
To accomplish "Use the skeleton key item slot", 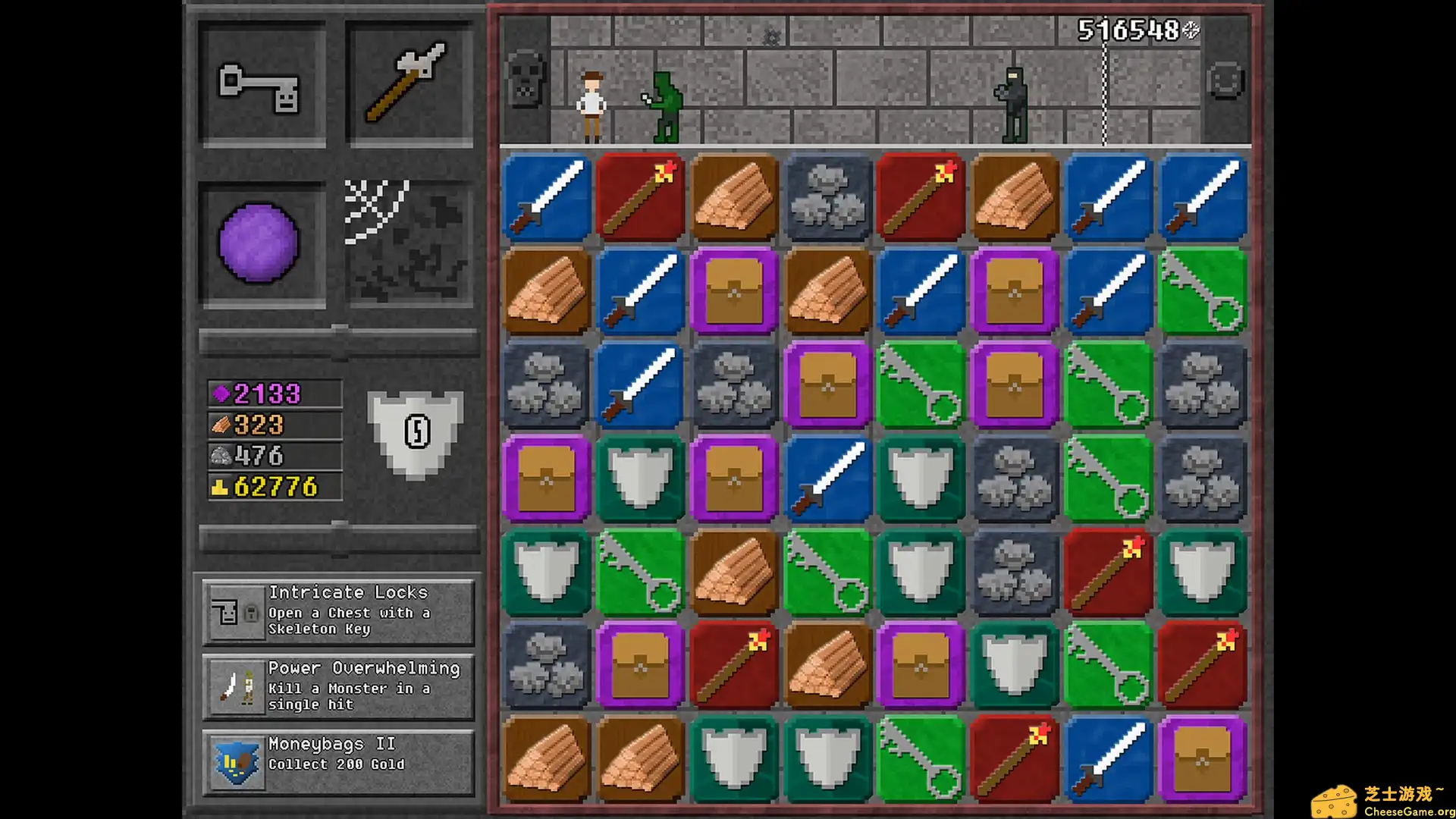I will pyautogui.click(x=261, y=84).
